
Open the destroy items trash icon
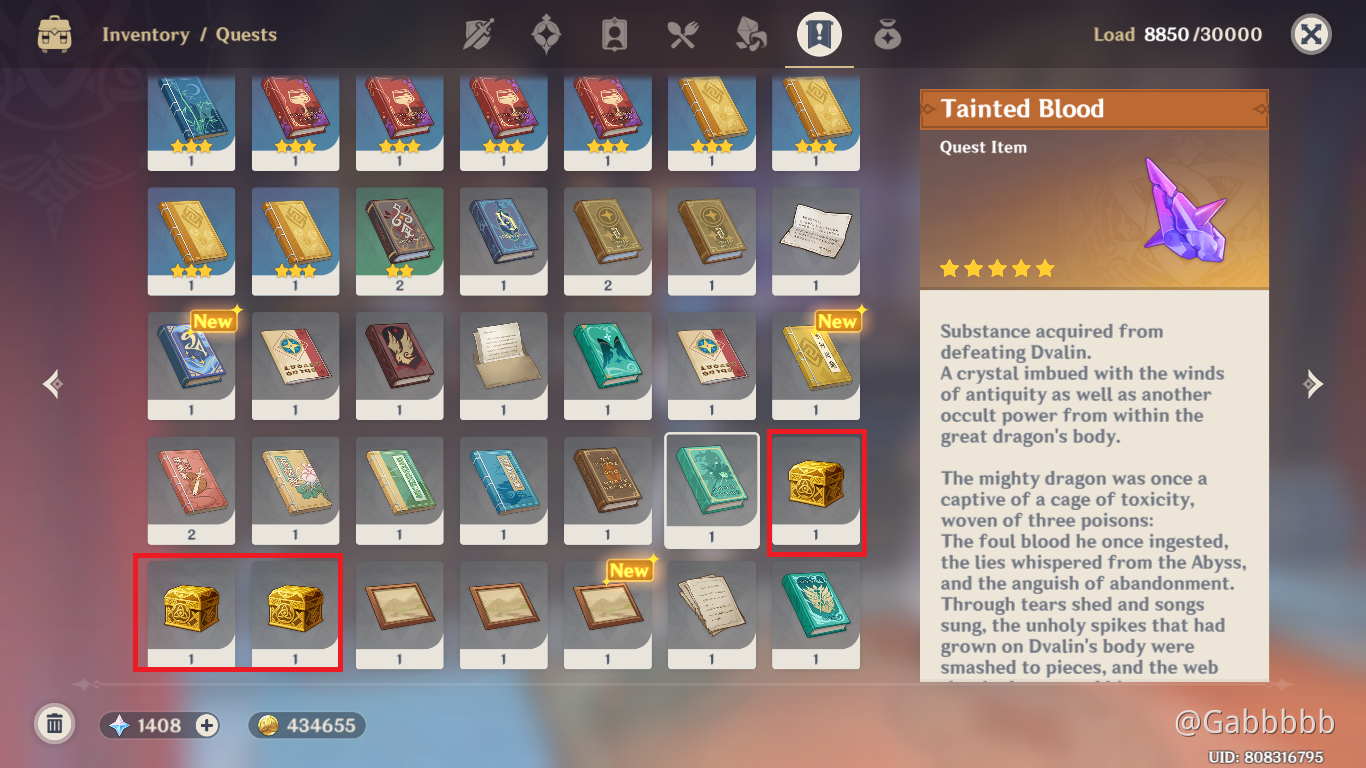55,722
